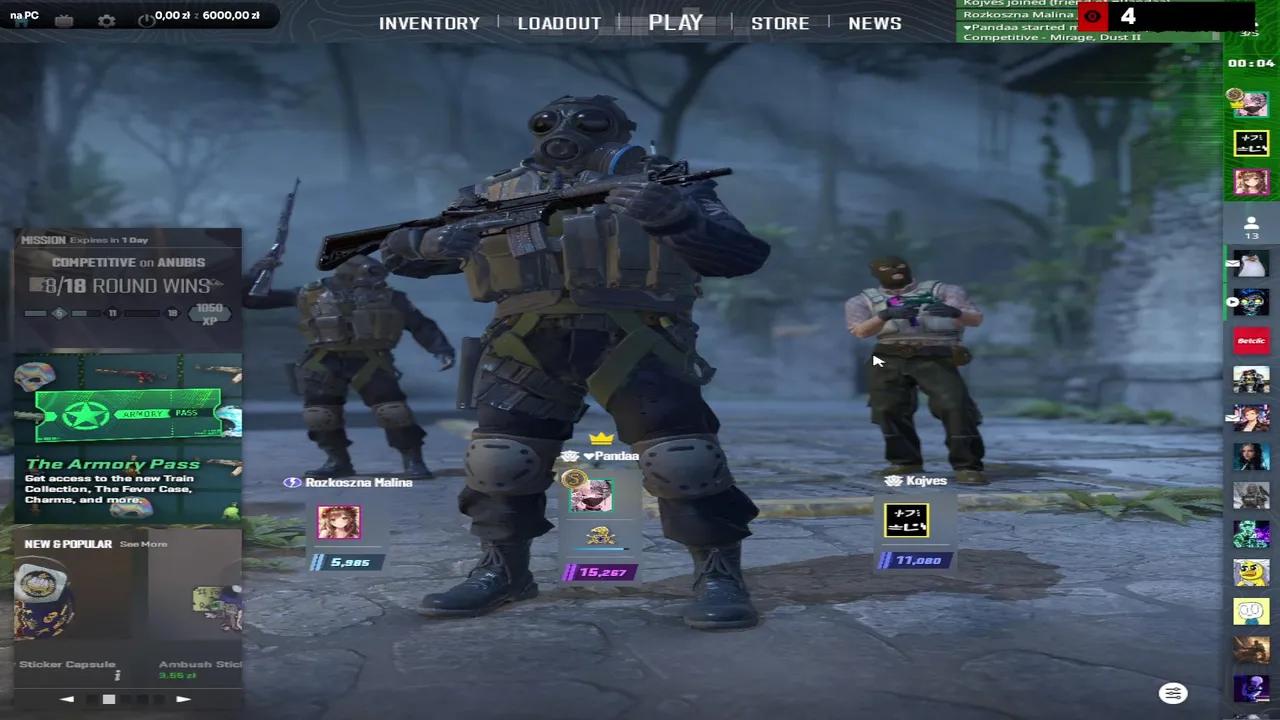Open the NEWS tab
The width and height of the screenshot is (1280, 720).
click(x=875, y=22)
